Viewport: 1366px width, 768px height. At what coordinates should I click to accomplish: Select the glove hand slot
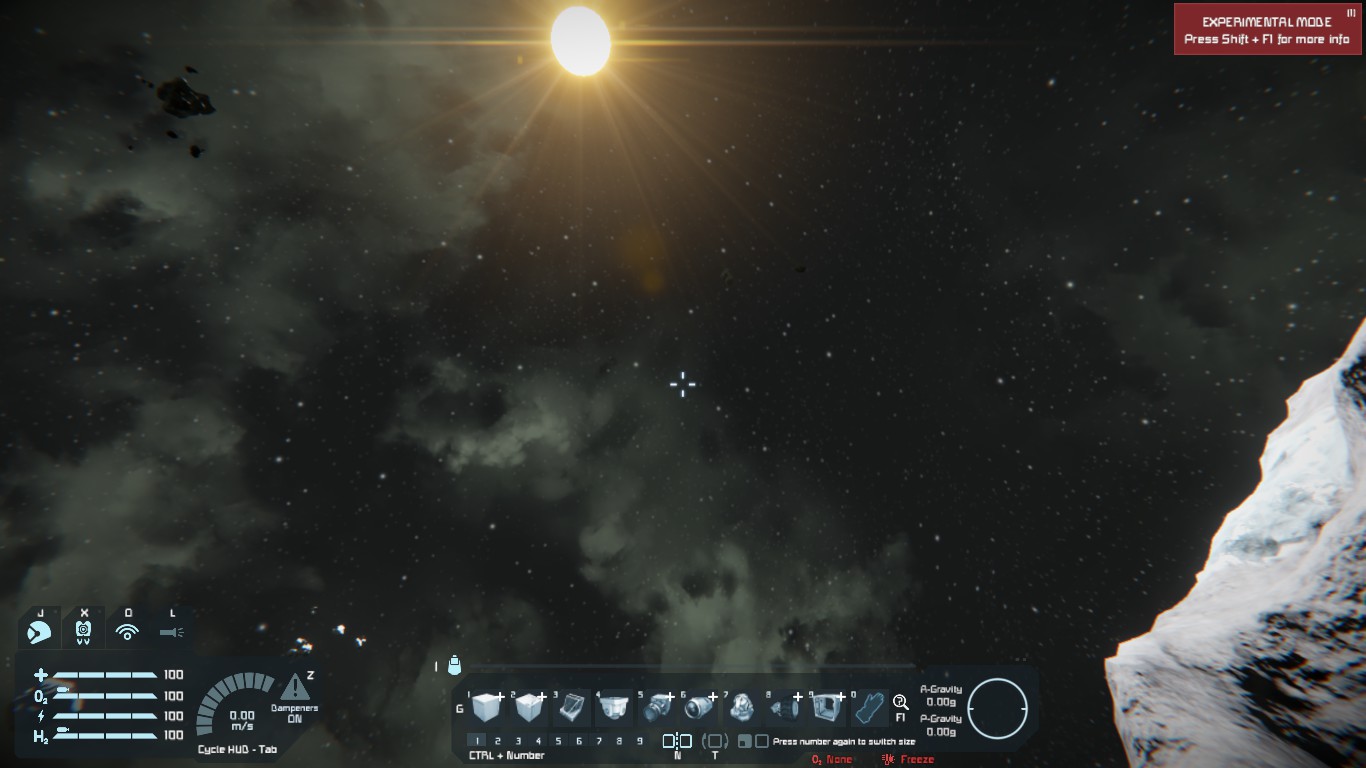pos(869,708)
